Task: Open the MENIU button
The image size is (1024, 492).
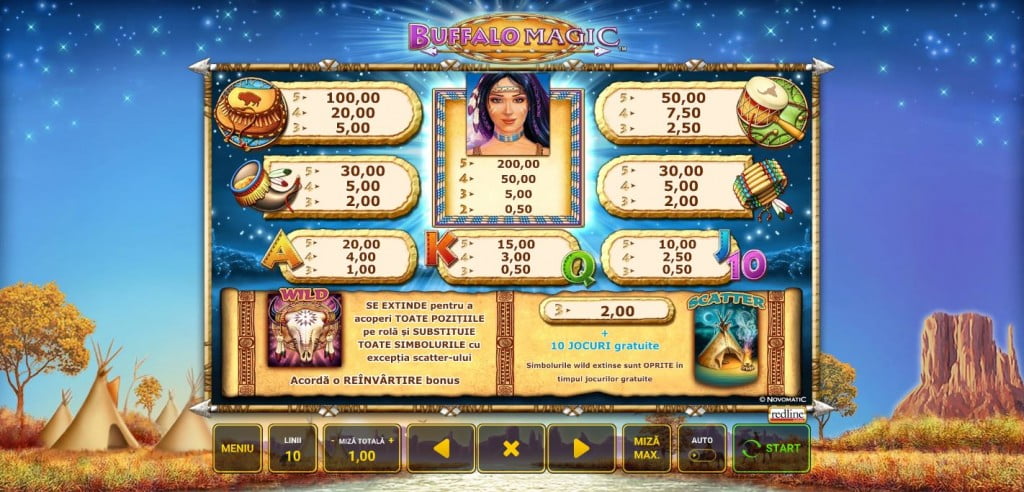Action: click(237, 448)
